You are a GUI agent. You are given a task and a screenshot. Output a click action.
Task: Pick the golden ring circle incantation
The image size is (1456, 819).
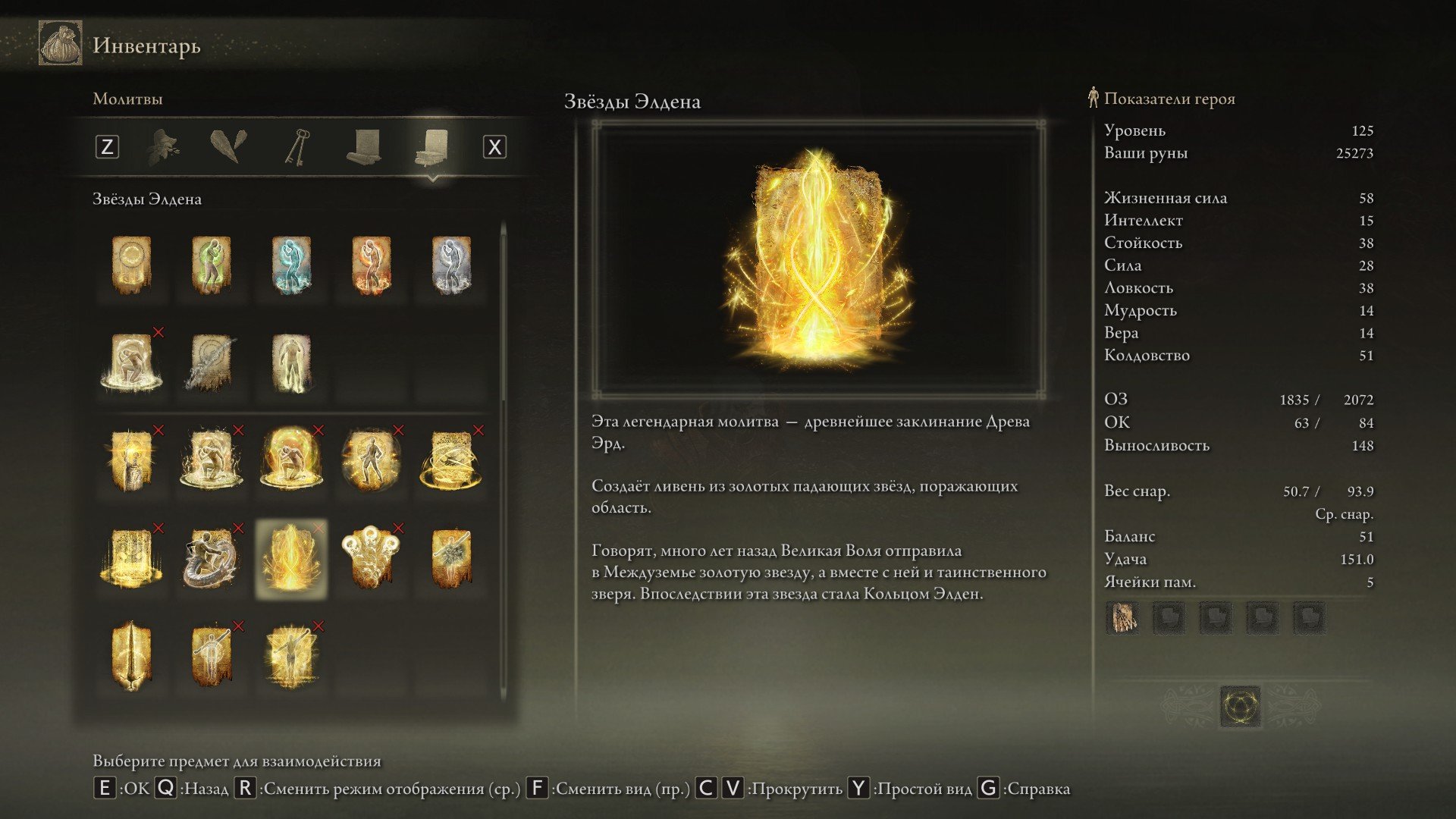point(131,265)
